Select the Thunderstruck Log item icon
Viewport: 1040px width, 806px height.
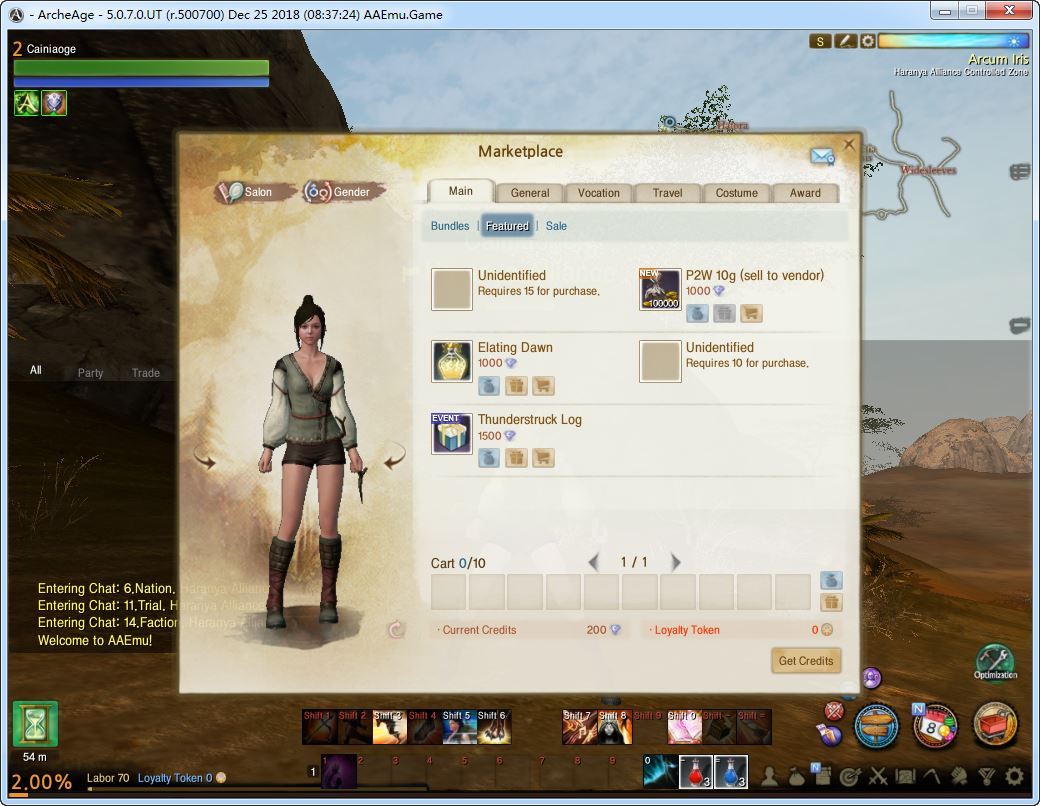pos(452,433)
